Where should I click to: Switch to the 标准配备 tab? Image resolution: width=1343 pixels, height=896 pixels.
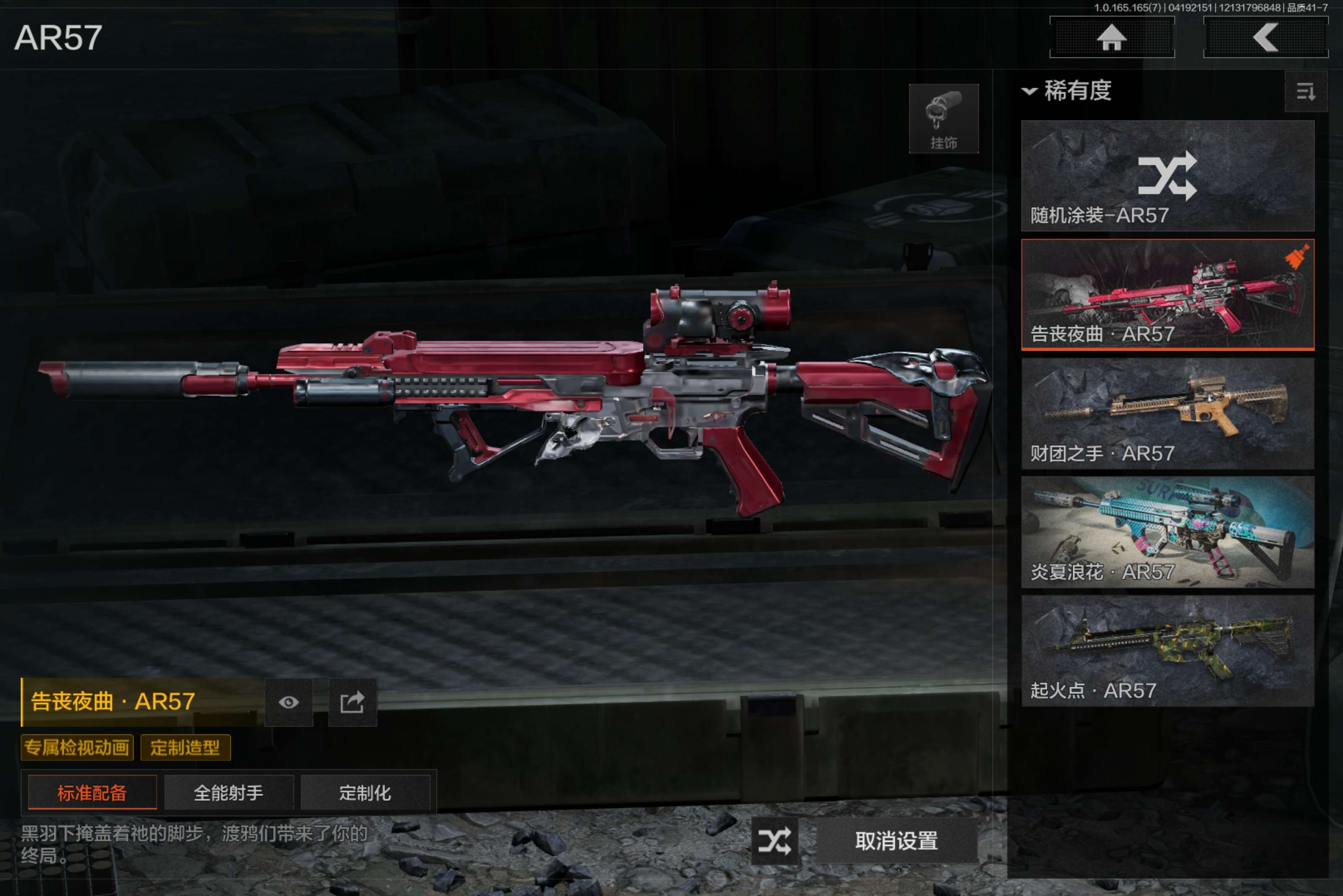click(x=92, y=792)
